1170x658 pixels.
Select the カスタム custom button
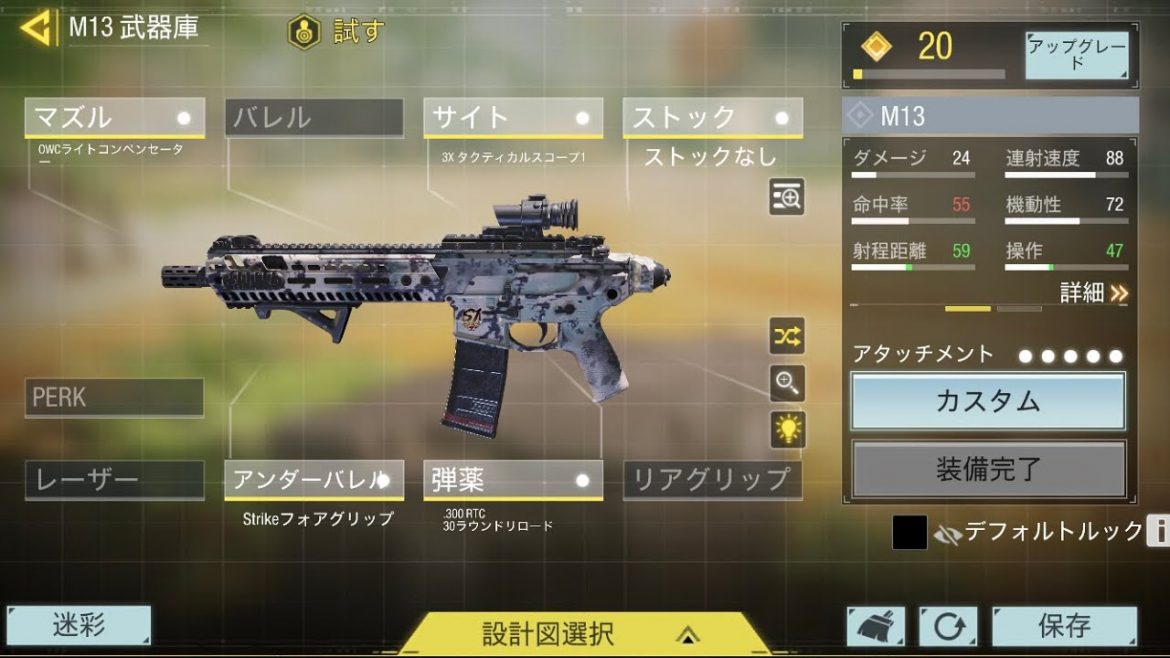pyautogui.click(x=988, y=401)
